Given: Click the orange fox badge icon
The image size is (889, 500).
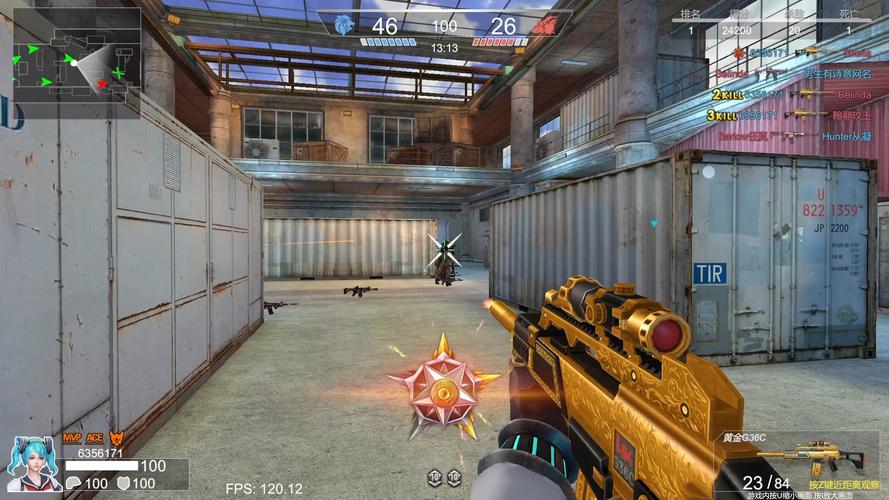Looking at the screenshot, I should click(x=116, y=438).
